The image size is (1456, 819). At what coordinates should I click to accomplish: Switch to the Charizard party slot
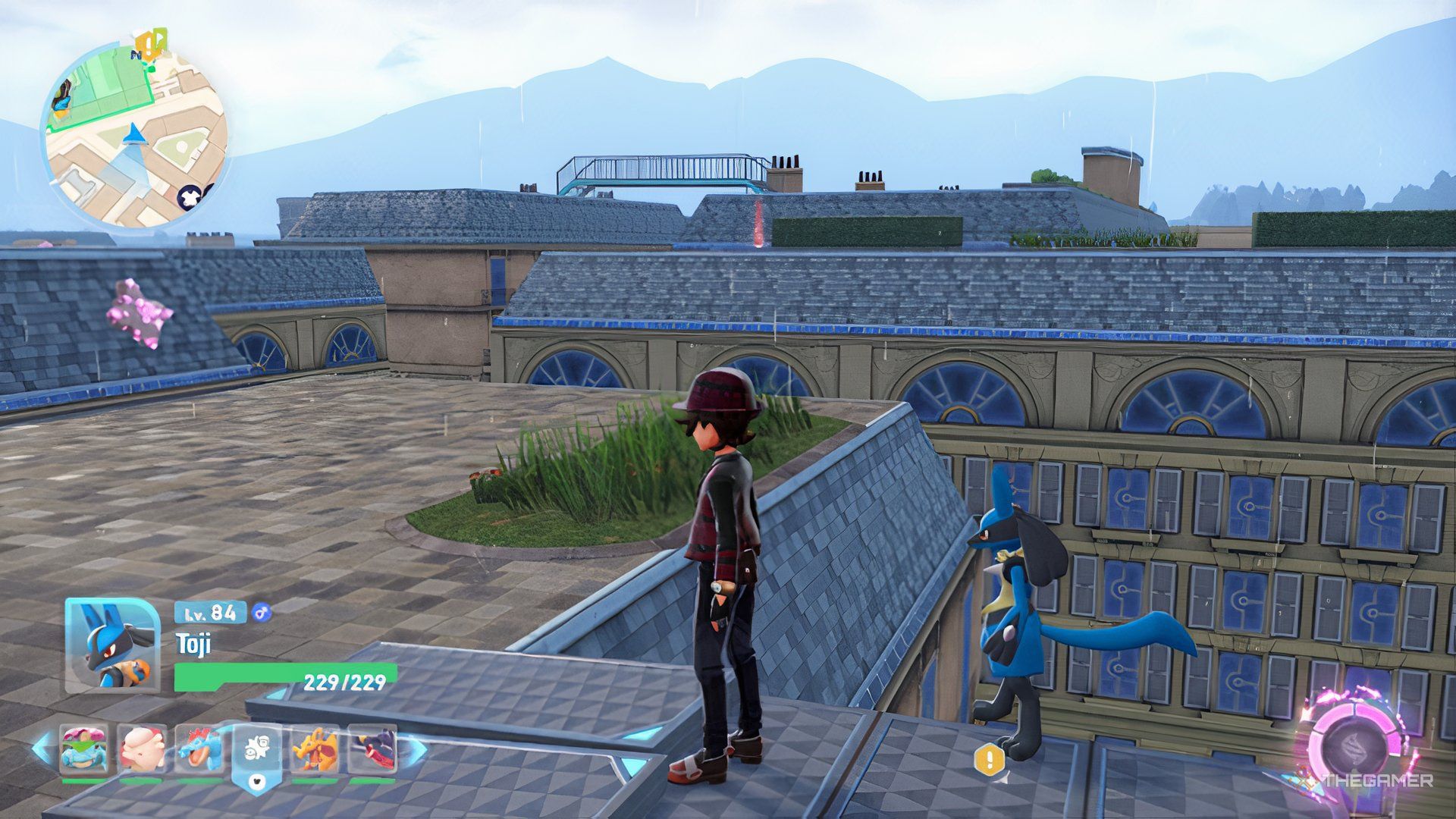pos(315,749)
